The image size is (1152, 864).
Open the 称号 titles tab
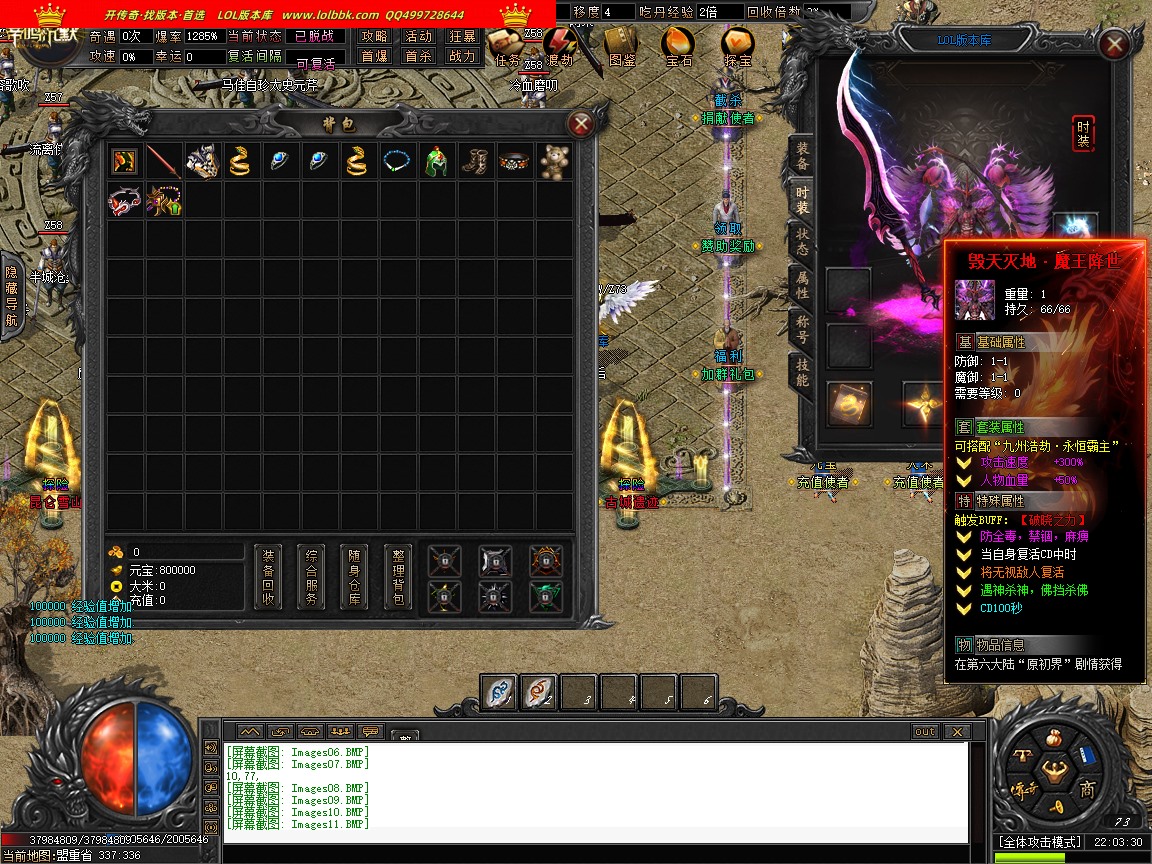pyautogui.click(x=802, y=329)
